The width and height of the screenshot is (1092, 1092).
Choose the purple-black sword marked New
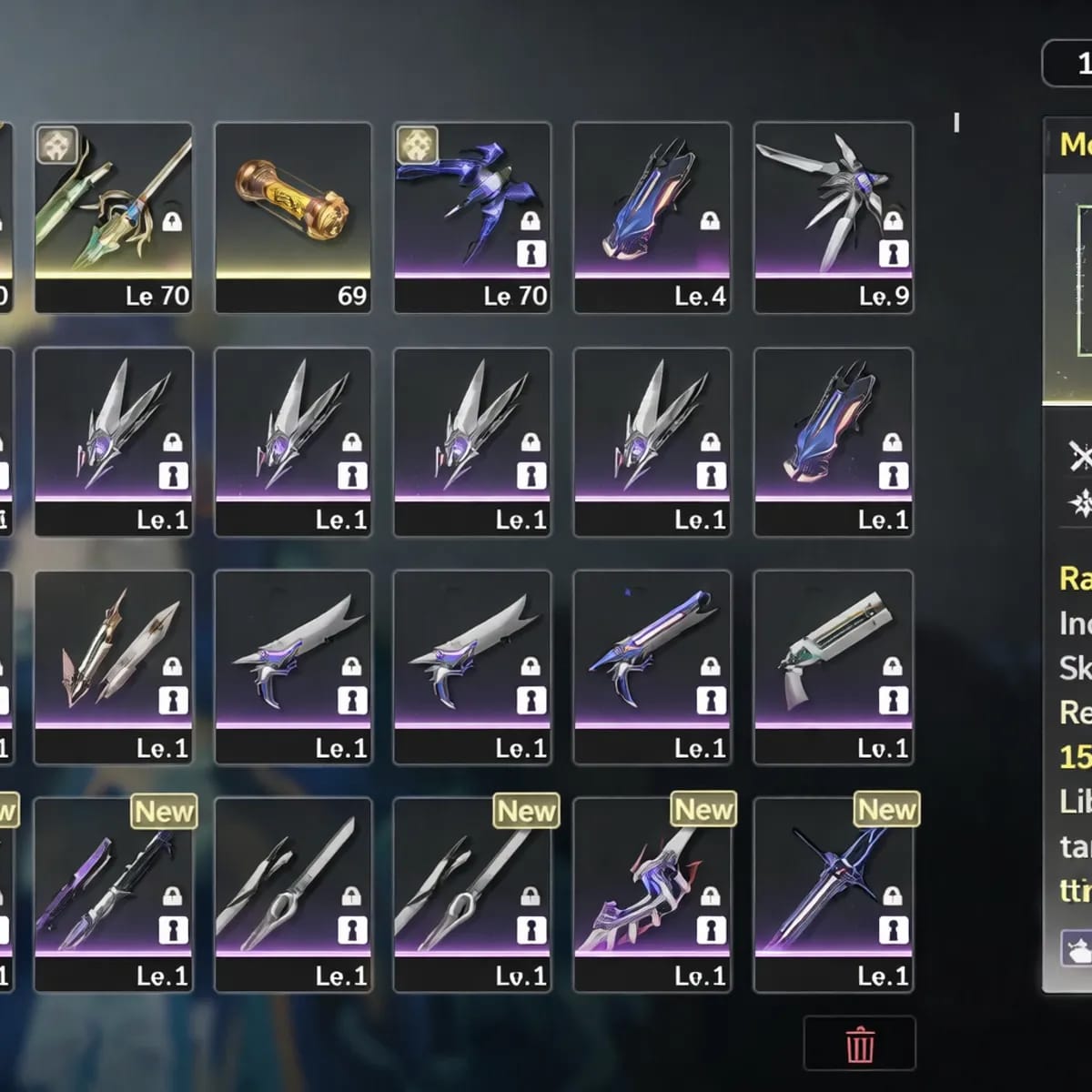coord(113,894)
